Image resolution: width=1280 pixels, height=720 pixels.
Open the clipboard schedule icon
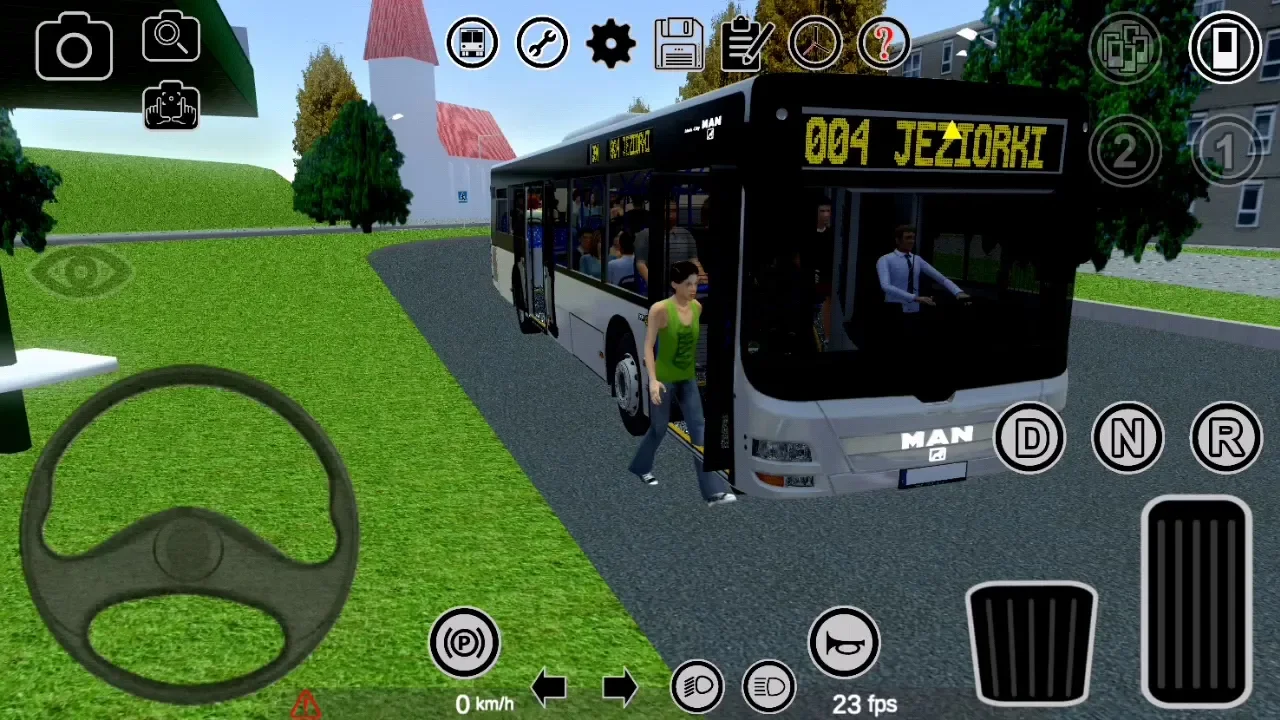pyautogui.click(x=746, y=43)
